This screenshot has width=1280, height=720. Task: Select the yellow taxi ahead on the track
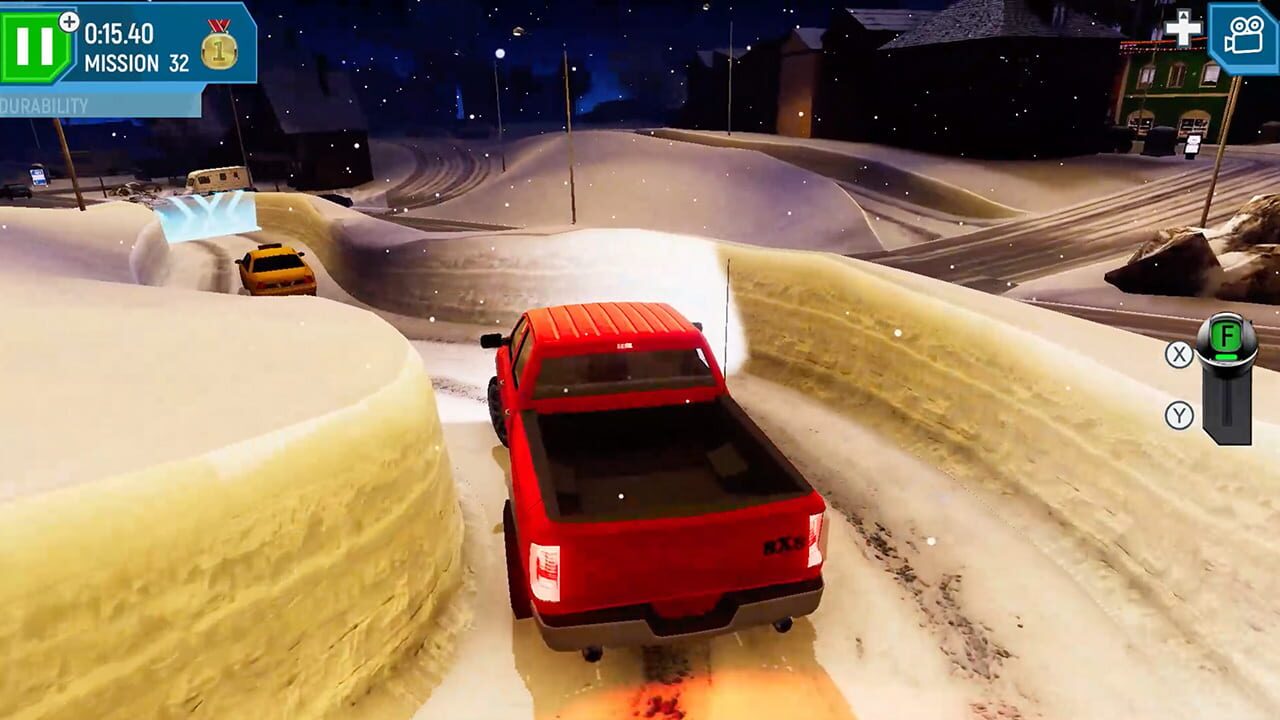pyautogui.click(x=278, y=270)
